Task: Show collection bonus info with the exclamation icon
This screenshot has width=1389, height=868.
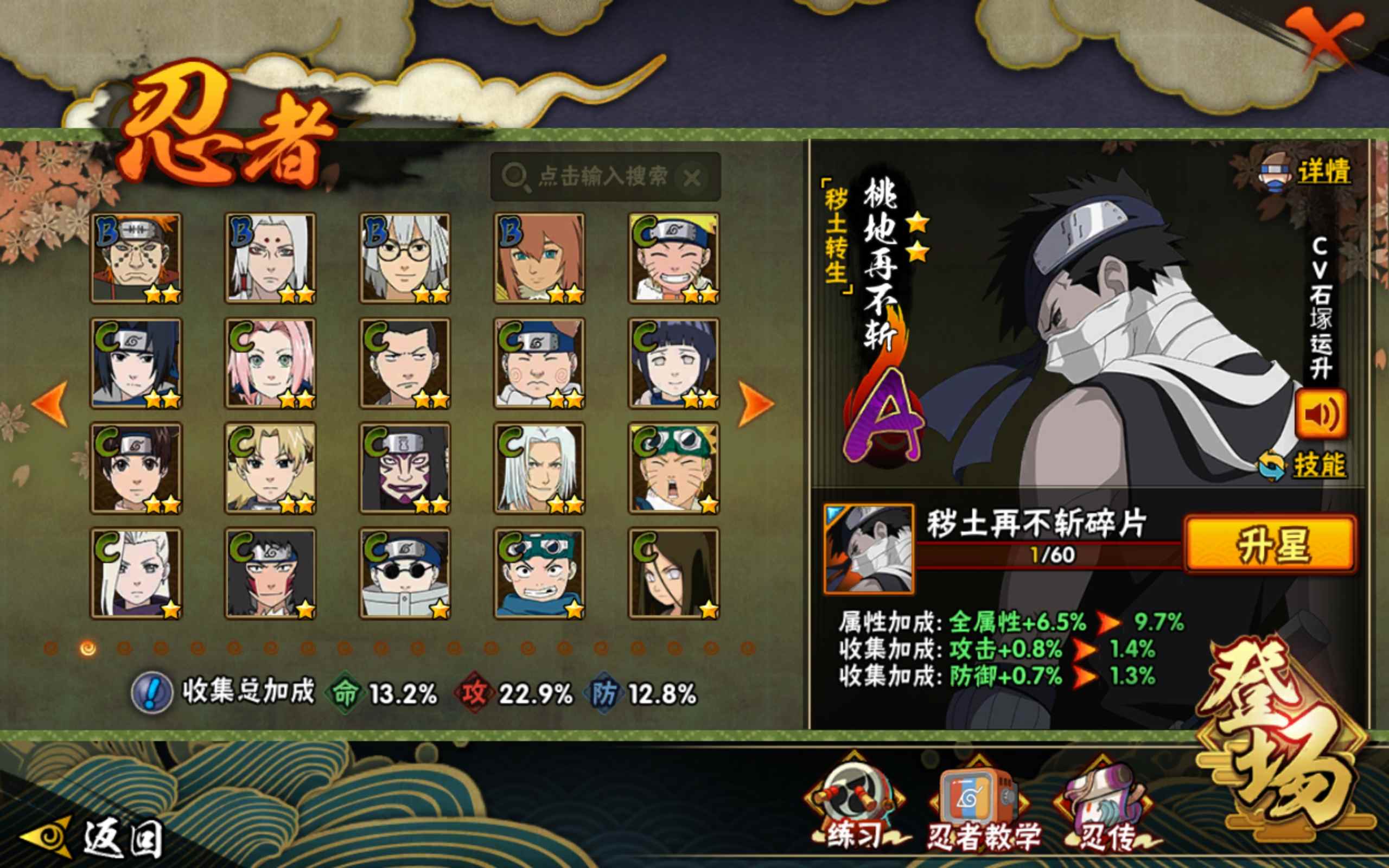Action: point(151,693)
